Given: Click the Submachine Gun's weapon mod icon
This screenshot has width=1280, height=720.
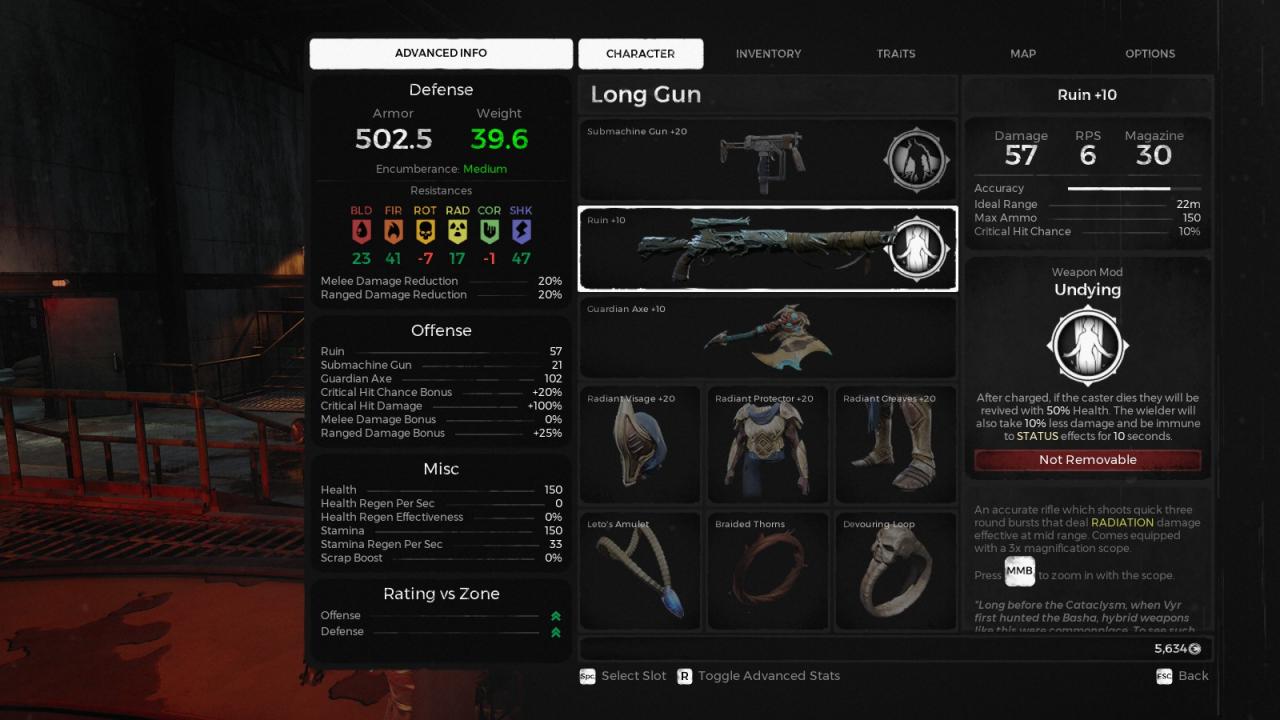Looking at the screenshot, I should [917, 160].
